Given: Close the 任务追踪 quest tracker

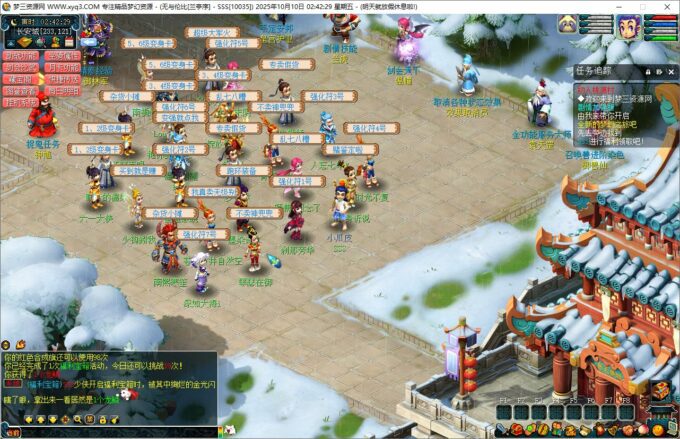Looking at the screenshot, I should tap(670, 71).
